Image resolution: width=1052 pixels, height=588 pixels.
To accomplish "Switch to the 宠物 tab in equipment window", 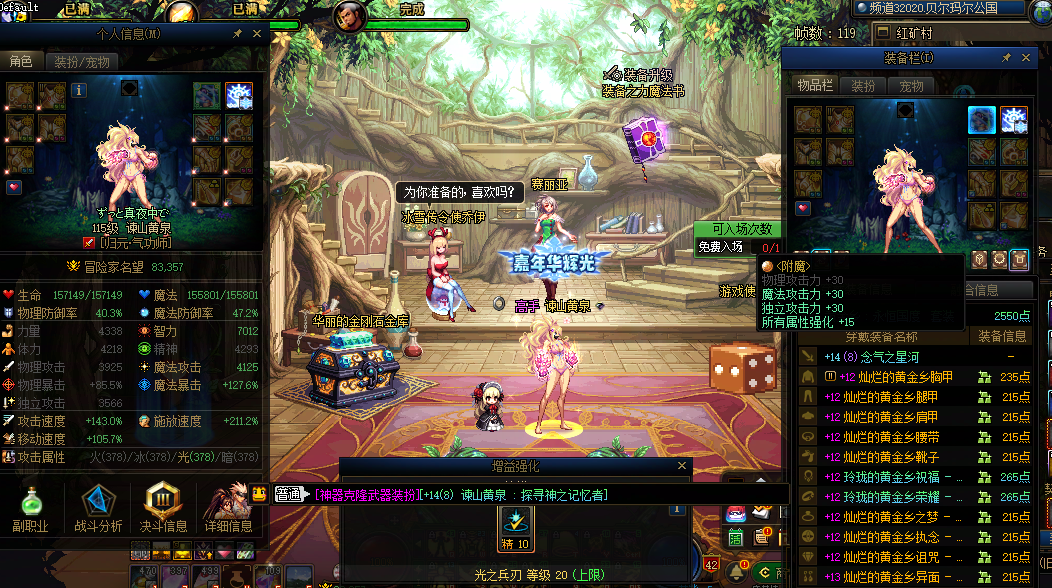I will [x=911, y=87].
